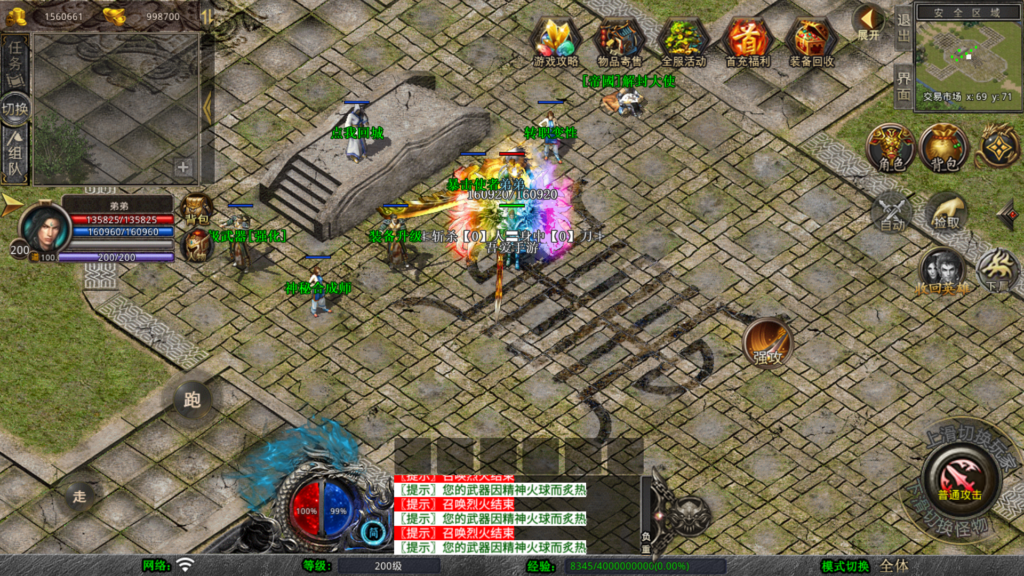Image resolution: width=1024 pixels, height=576 pixels.
Task: Toggle the 展开 expand arrow button
Action: click(868, 21)
